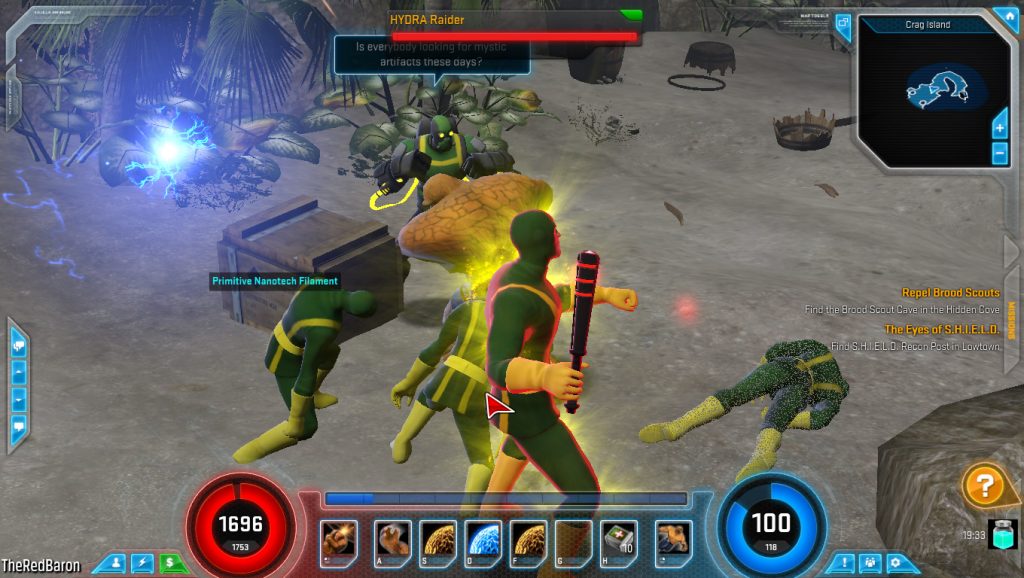Screen dimensions: 1024x578
Task: Open the social group button
Action: (x=869, y=563)
